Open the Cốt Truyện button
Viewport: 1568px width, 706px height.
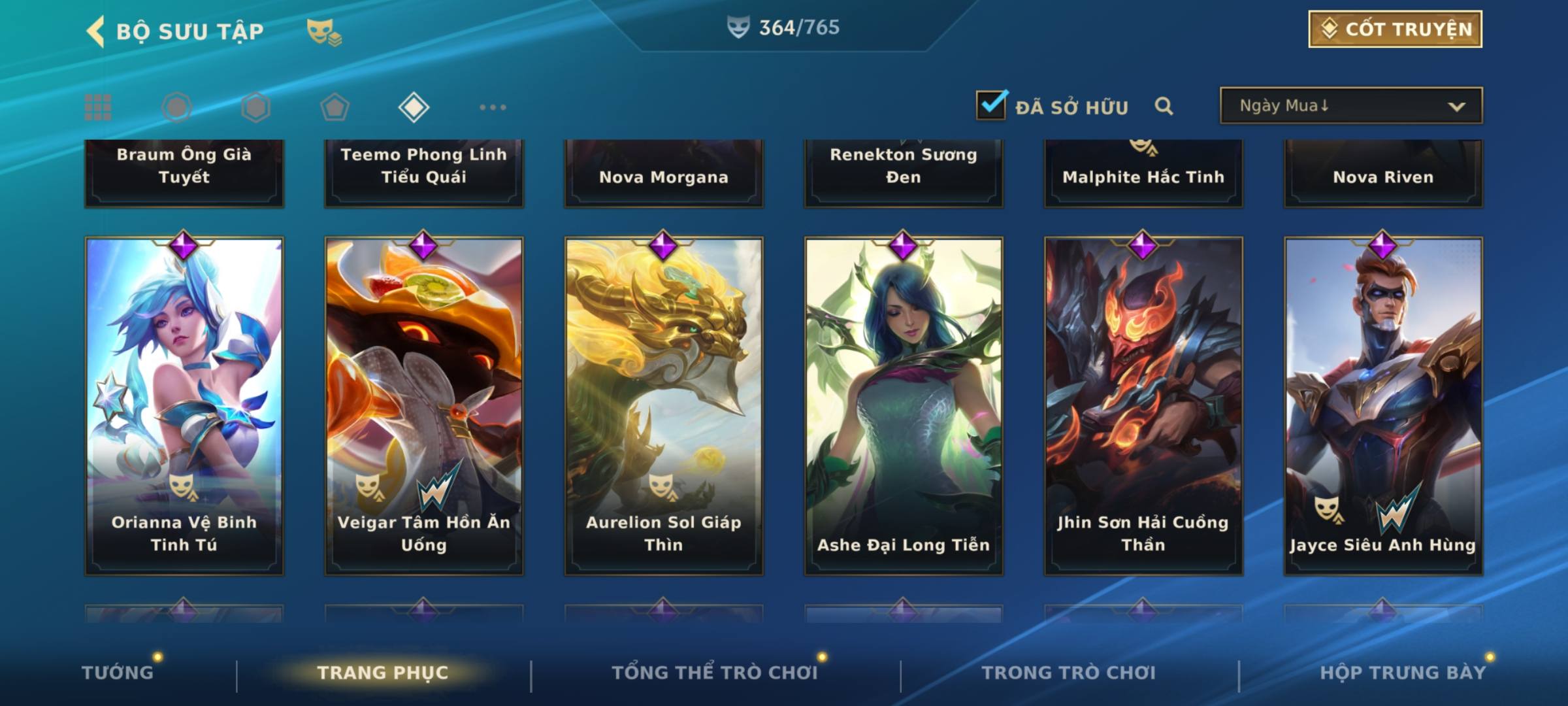[x=1395, y=29]
